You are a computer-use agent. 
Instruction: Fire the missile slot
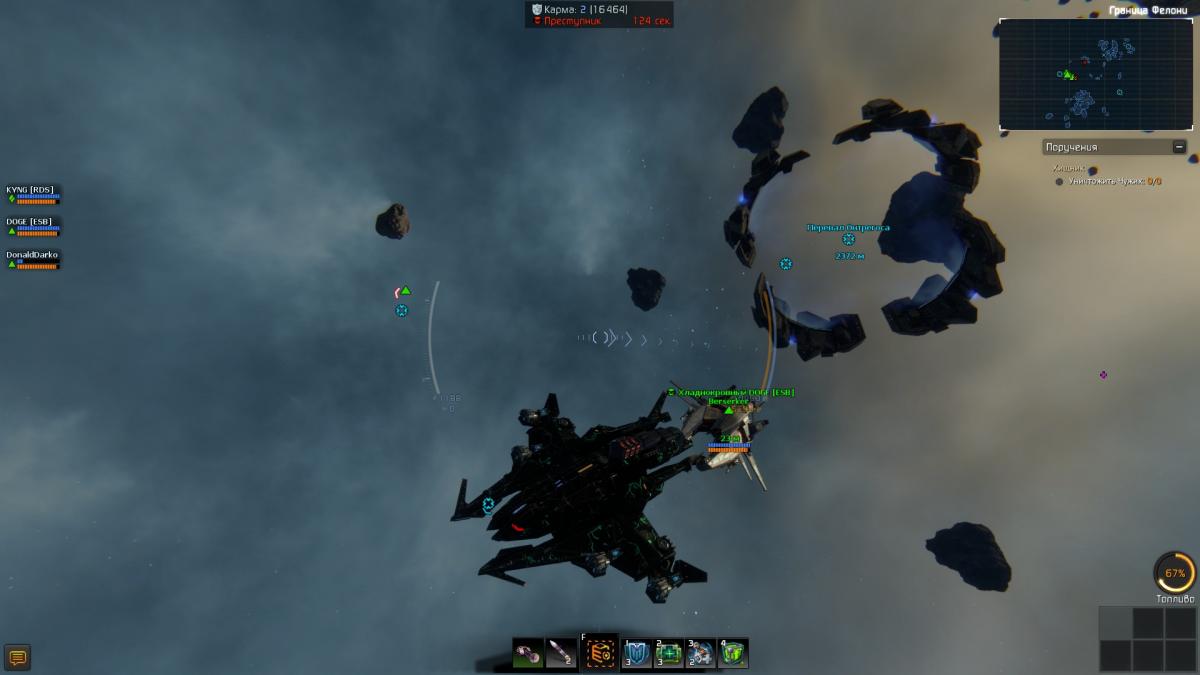pos(562,654)
